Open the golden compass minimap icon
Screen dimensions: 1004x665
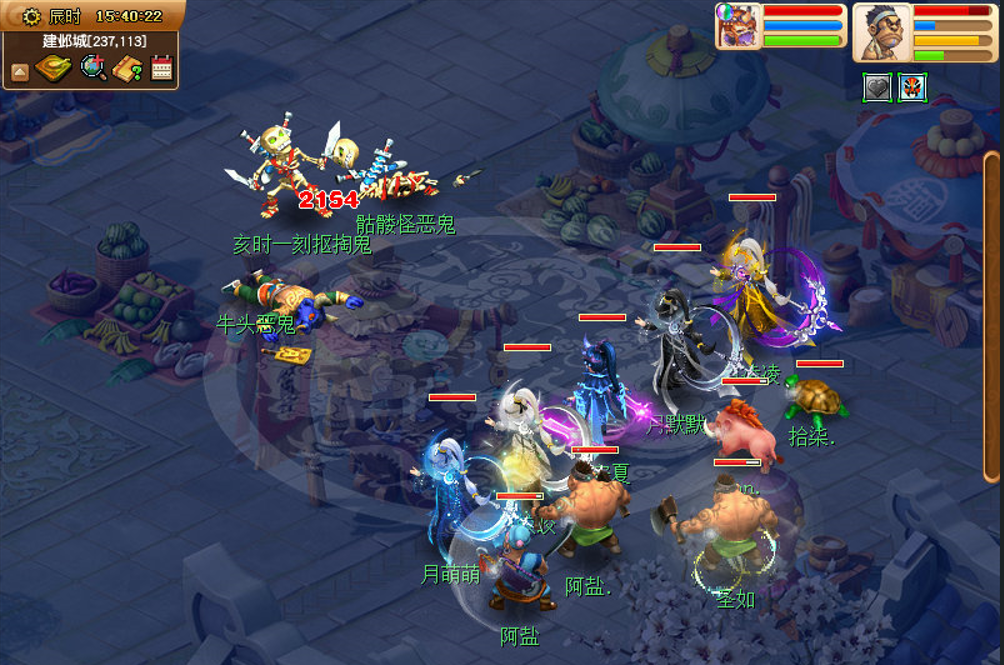tap(52, 69)
